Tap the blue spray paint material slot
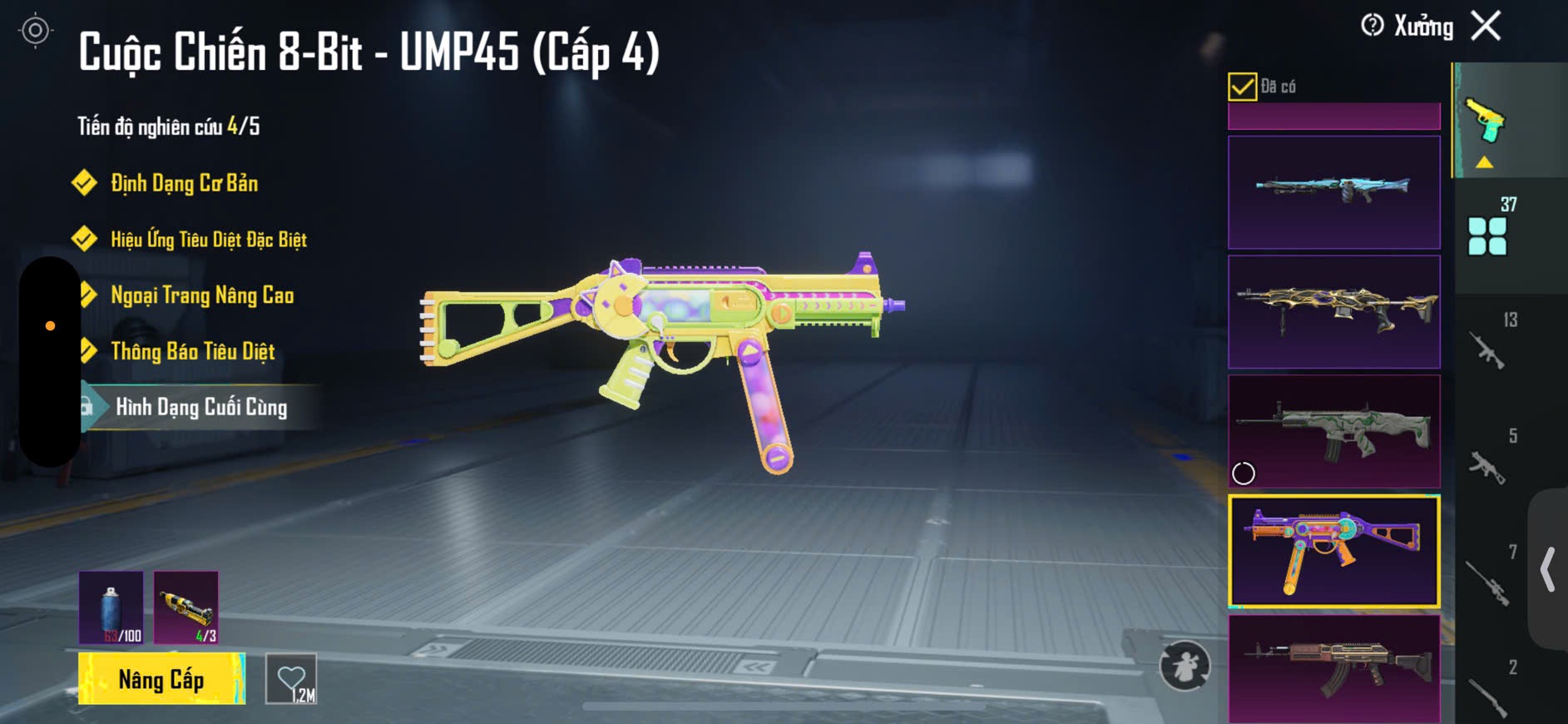Image resolution: width=1568 pixels, height=724 pixels. [111, 608]
